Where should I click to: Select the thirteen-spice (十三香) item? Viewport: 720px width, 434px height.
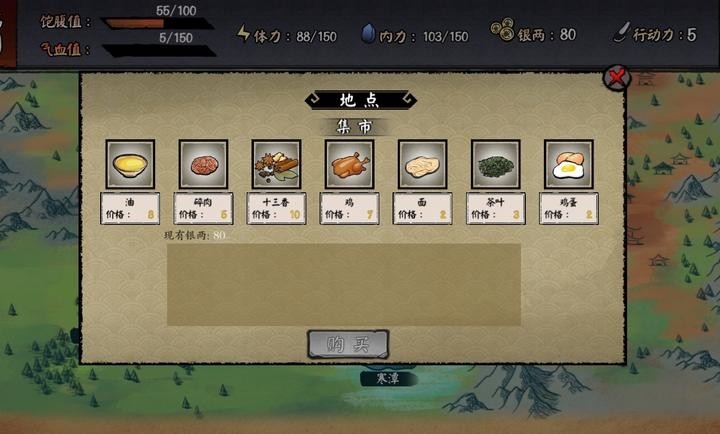pyautogui.click(x=276, y=164)
